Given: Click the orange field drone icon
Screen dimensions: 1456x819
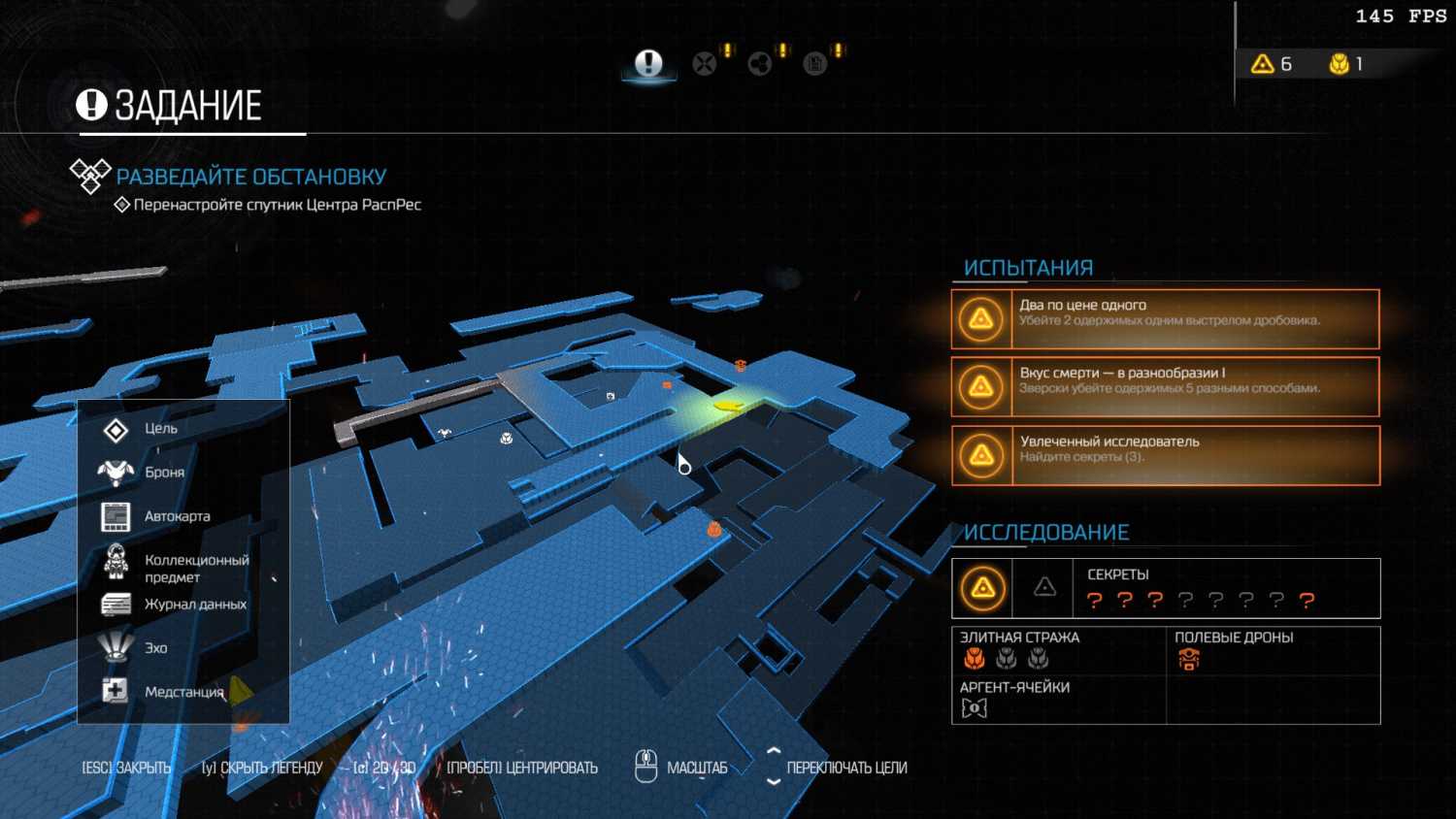Looking at the screenshot, I should pyautogui.click(x=1189, y=660).
